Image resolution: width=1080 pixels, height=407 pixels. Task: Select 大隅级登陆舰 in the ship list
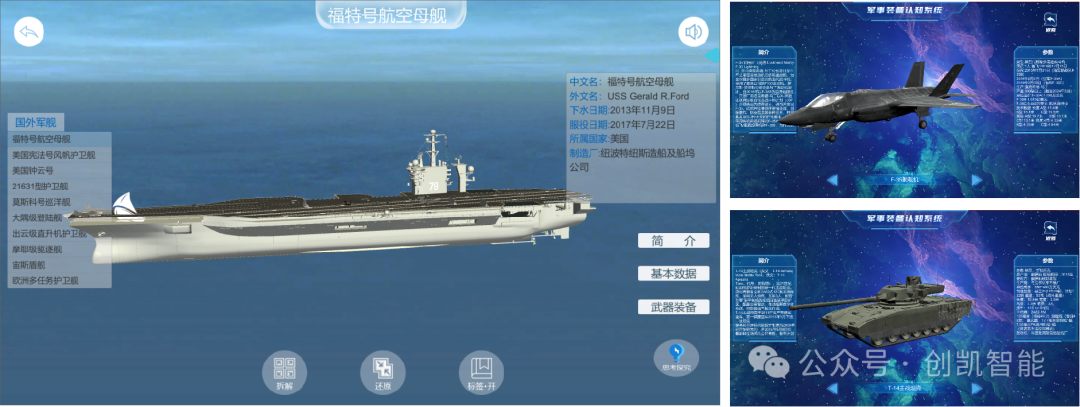point(38,217)
